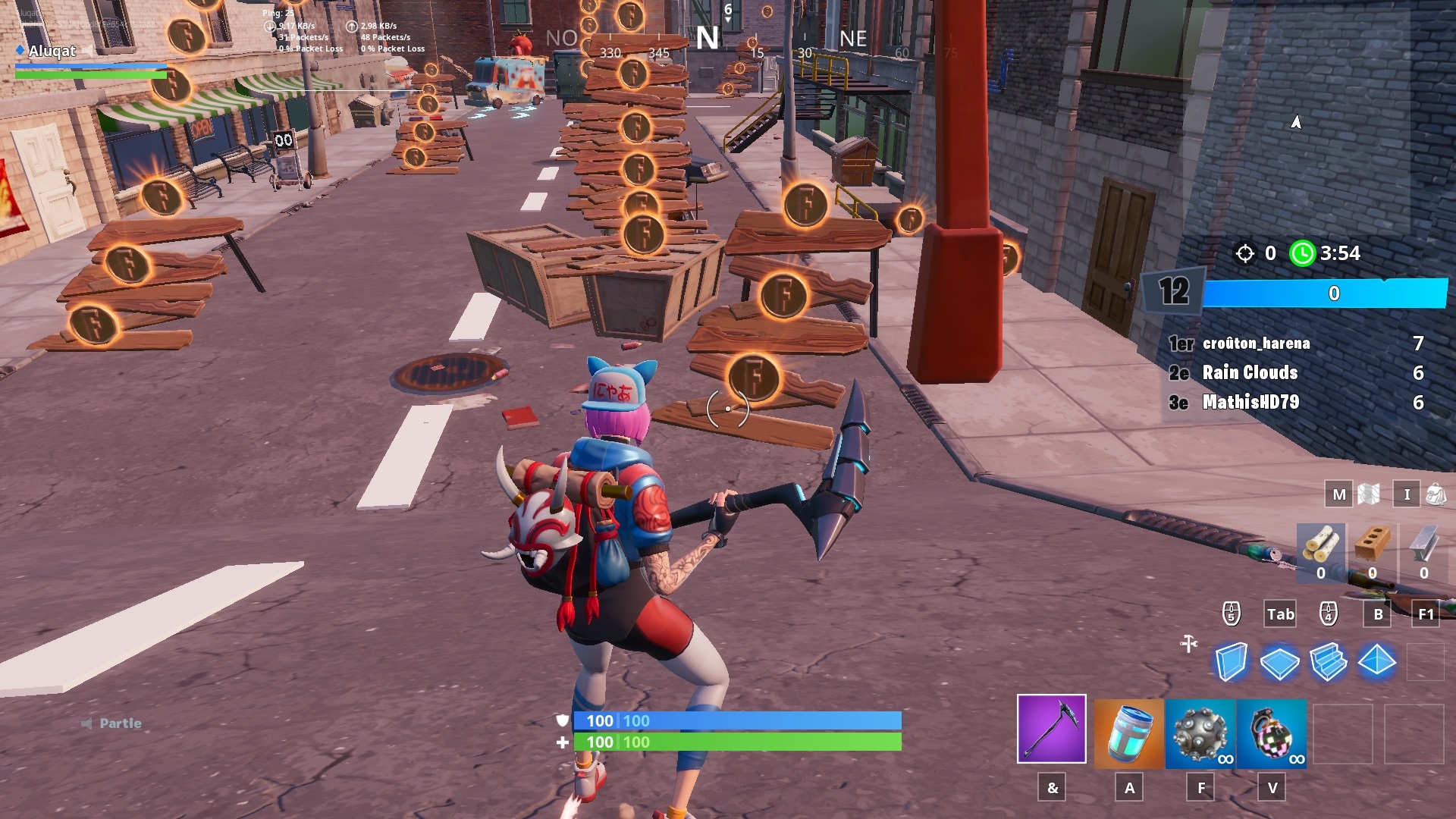Click the Tab keybind badge
Image resolution: width=1456 pixels, height=819 pixels.
1279,615
